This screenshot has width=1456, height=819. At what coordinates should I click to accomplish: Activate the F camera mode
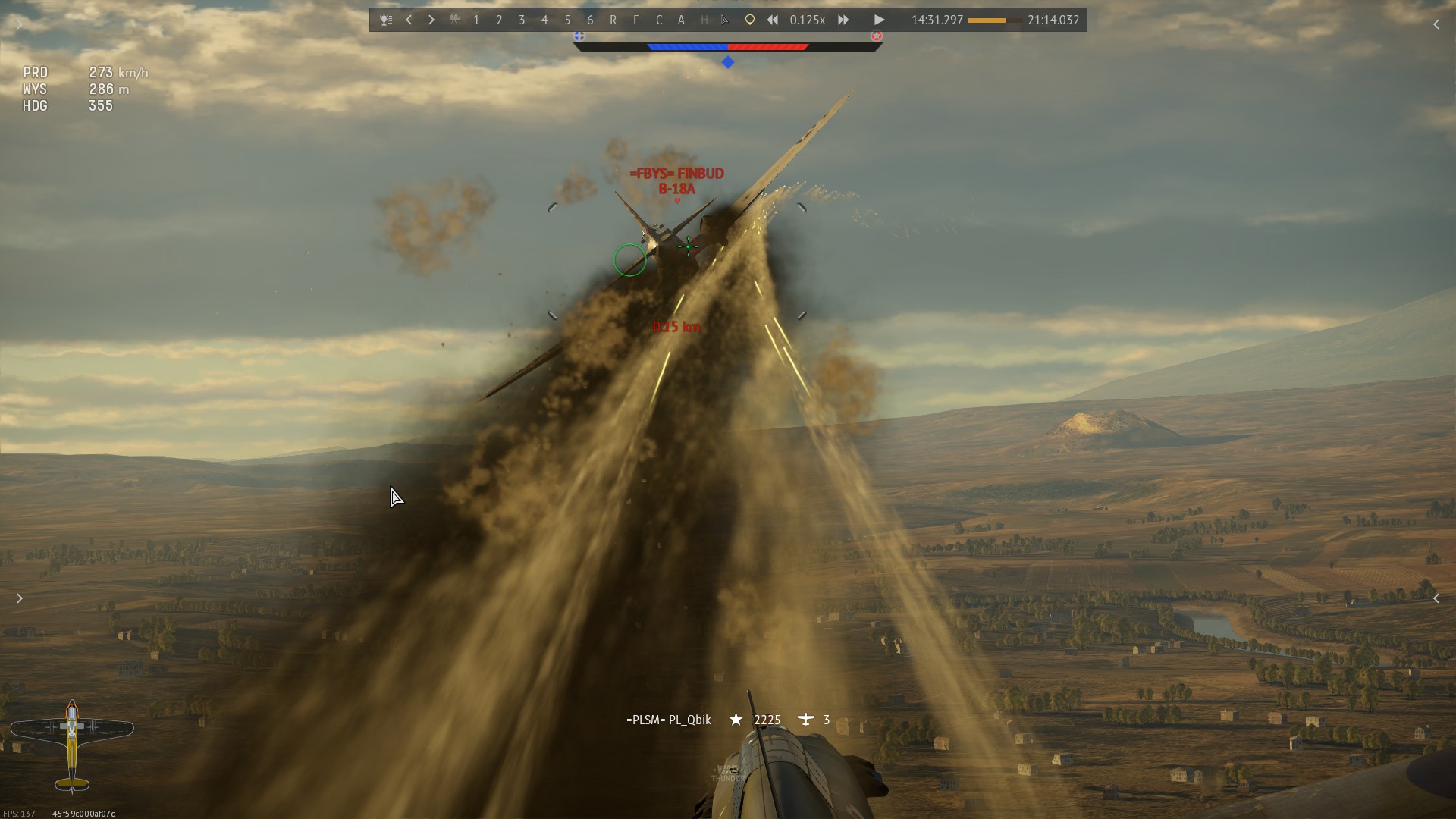(x=635, y=20)
